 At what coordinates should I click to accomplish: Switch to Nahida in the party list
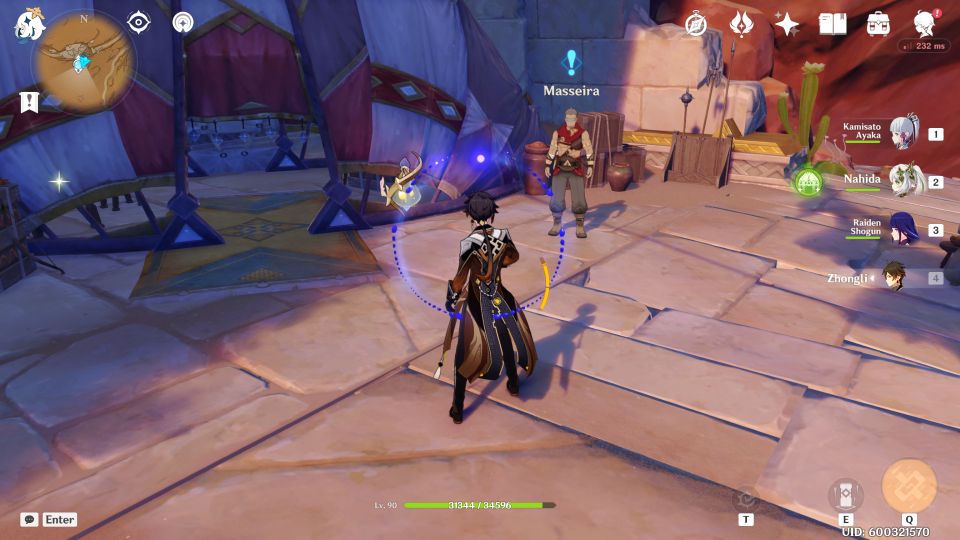coord(903,181)
